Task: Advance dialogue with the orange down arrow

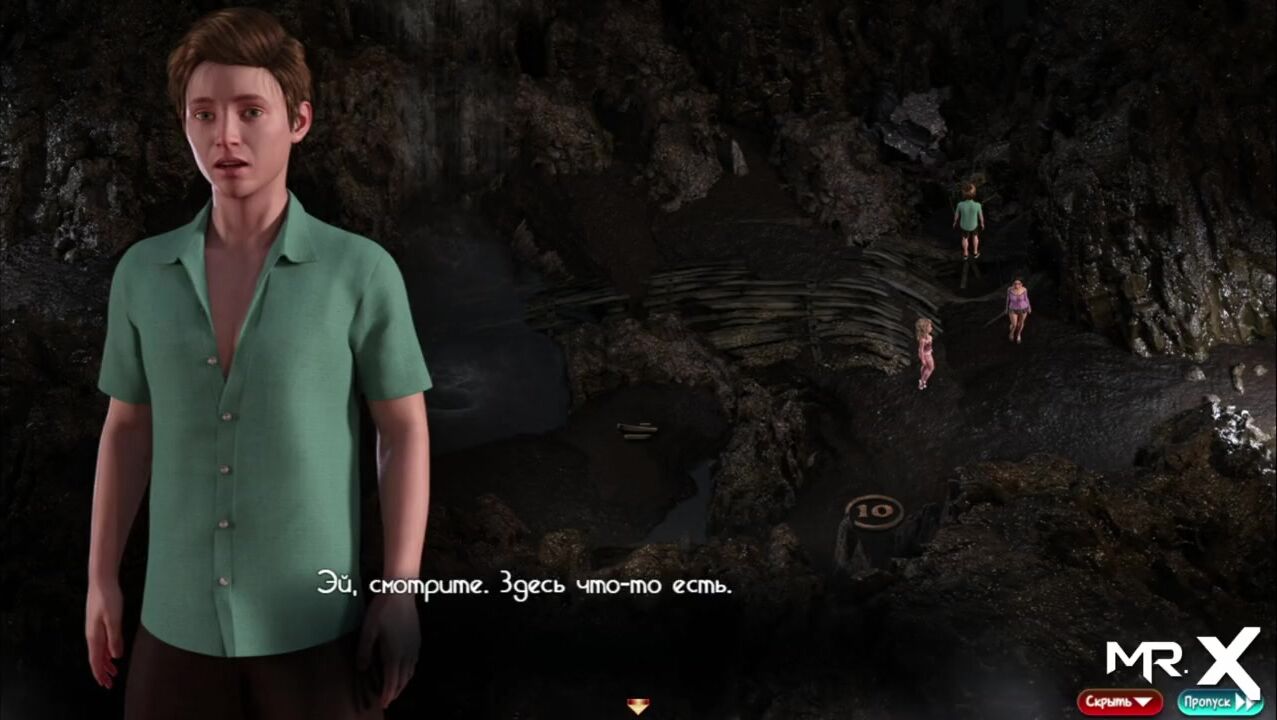Action: (x=637, y=707)
